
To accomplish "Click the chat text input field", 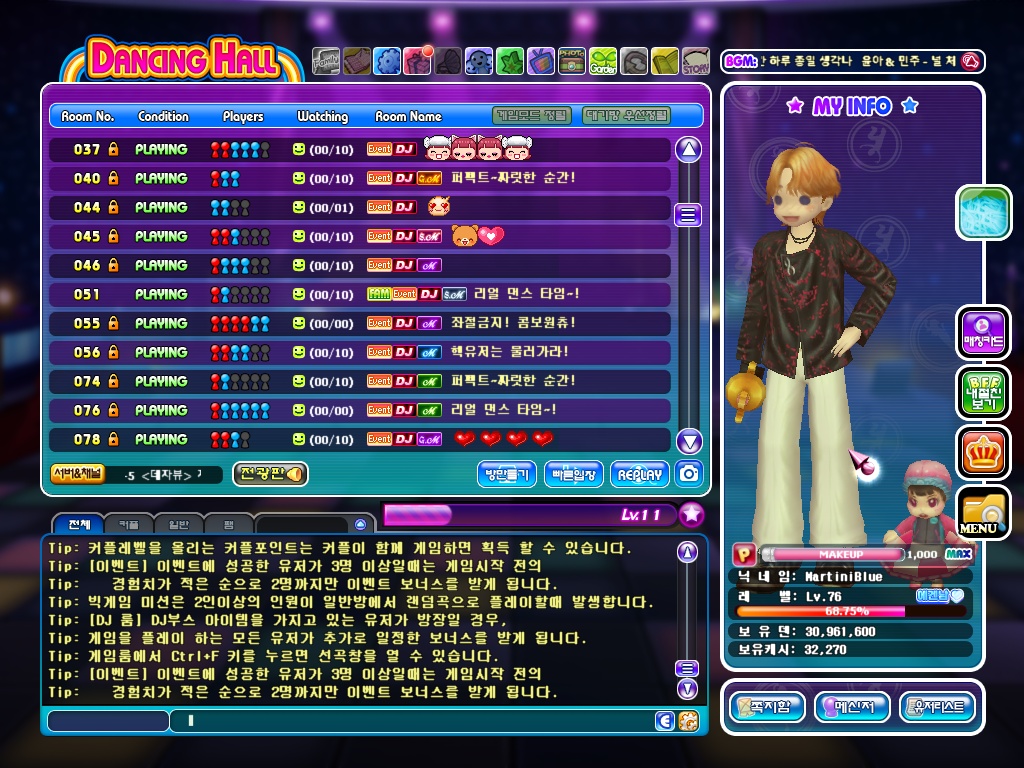I will coord(410,721).
